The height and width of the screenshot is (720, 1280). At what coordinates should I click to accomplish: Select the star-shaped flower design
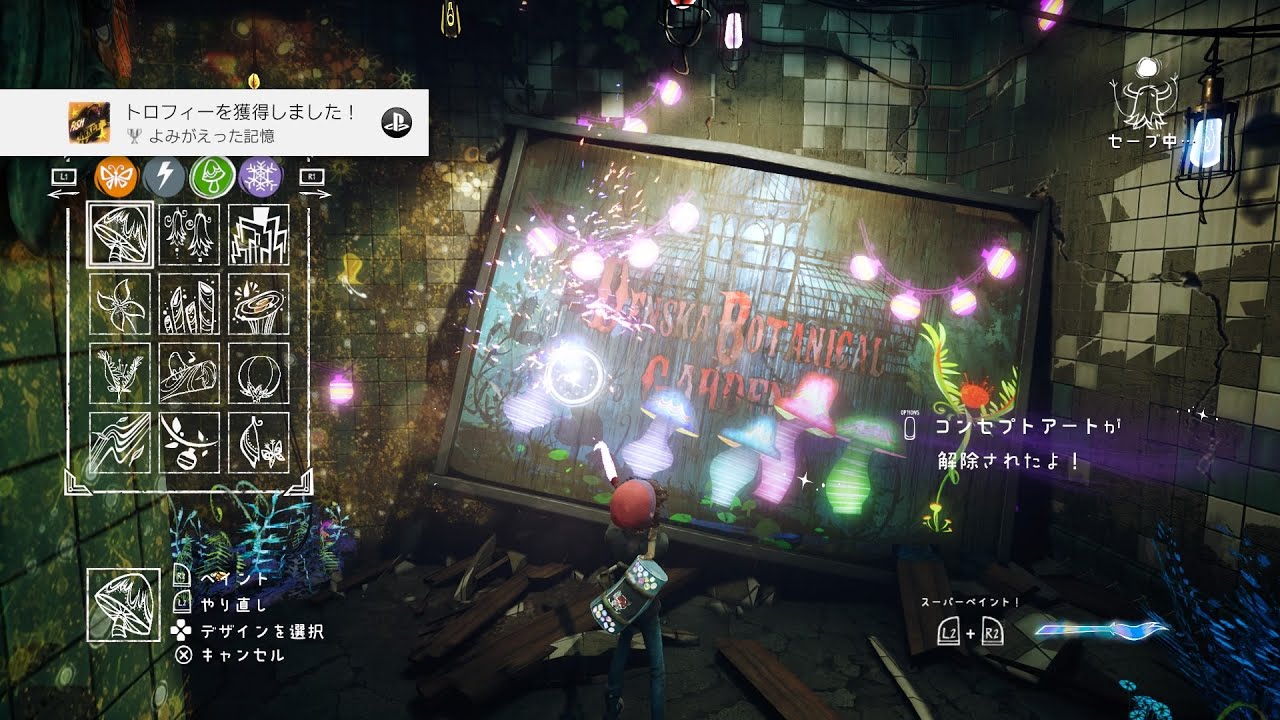120,304
